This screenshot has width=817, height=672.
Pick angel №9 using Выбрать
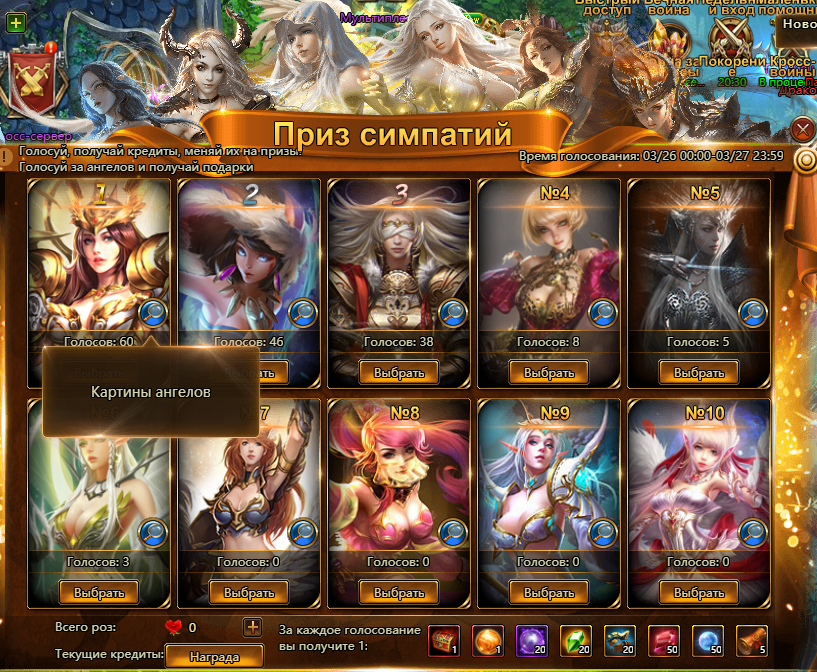tap(549, 592)
